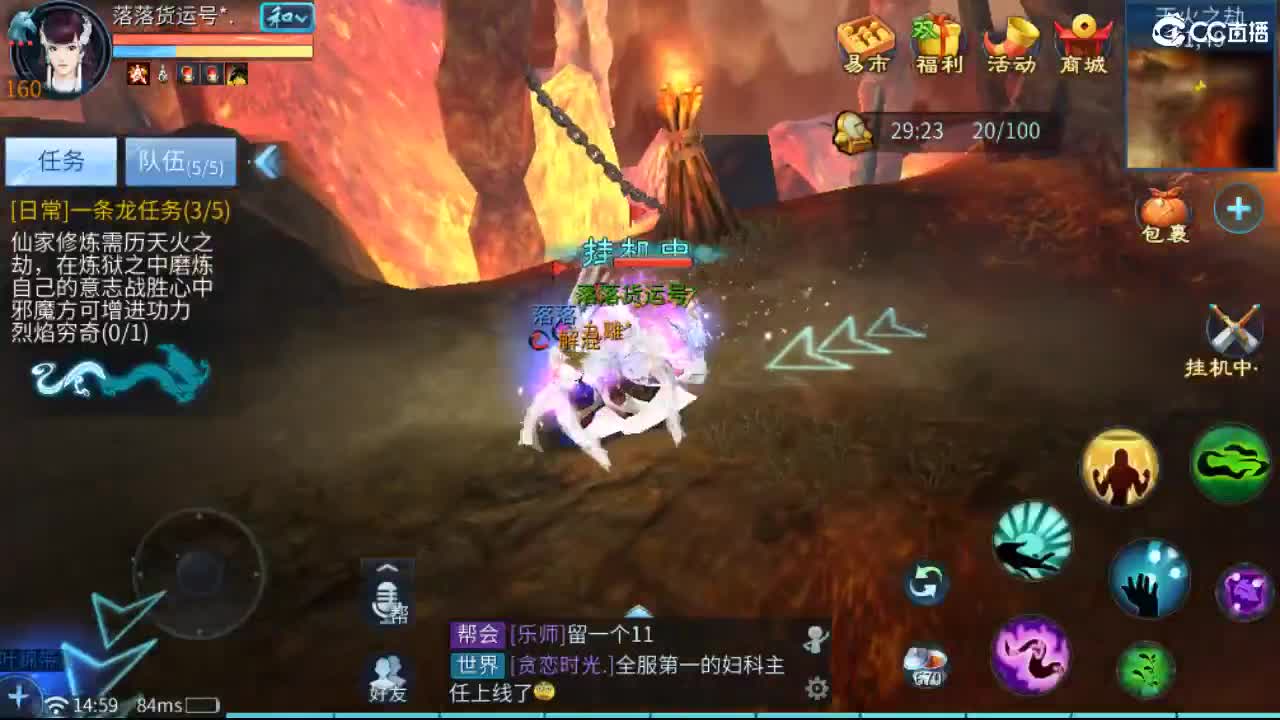Collapse the quest panel via blue arrow
This screenshot has width=1280, height=720.
pos(266,163)
